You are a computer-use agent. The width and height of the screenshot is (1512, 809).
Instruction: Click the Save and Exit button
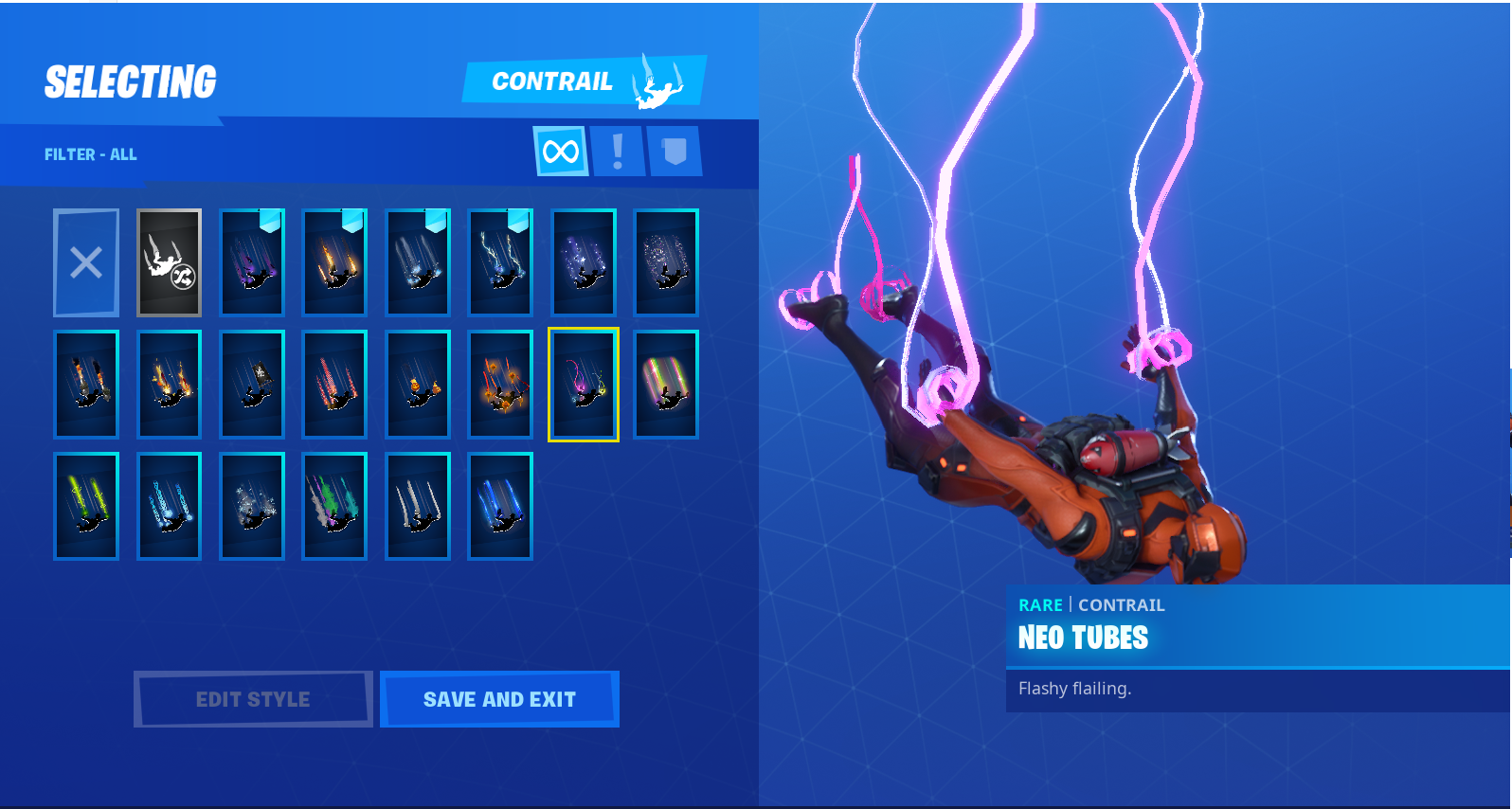[x=499, y=699]
